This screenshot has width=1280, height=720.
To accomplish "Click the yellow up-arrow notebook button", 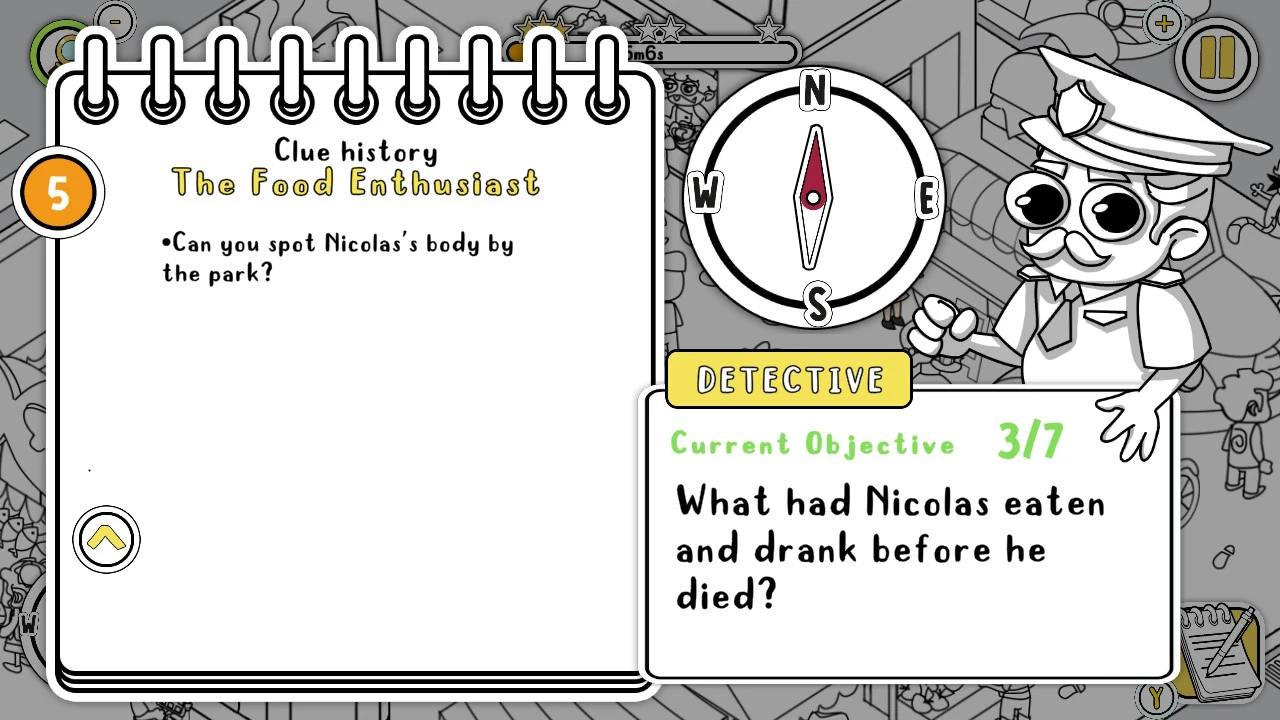I will pyautogui.click(x=106, y=540).
